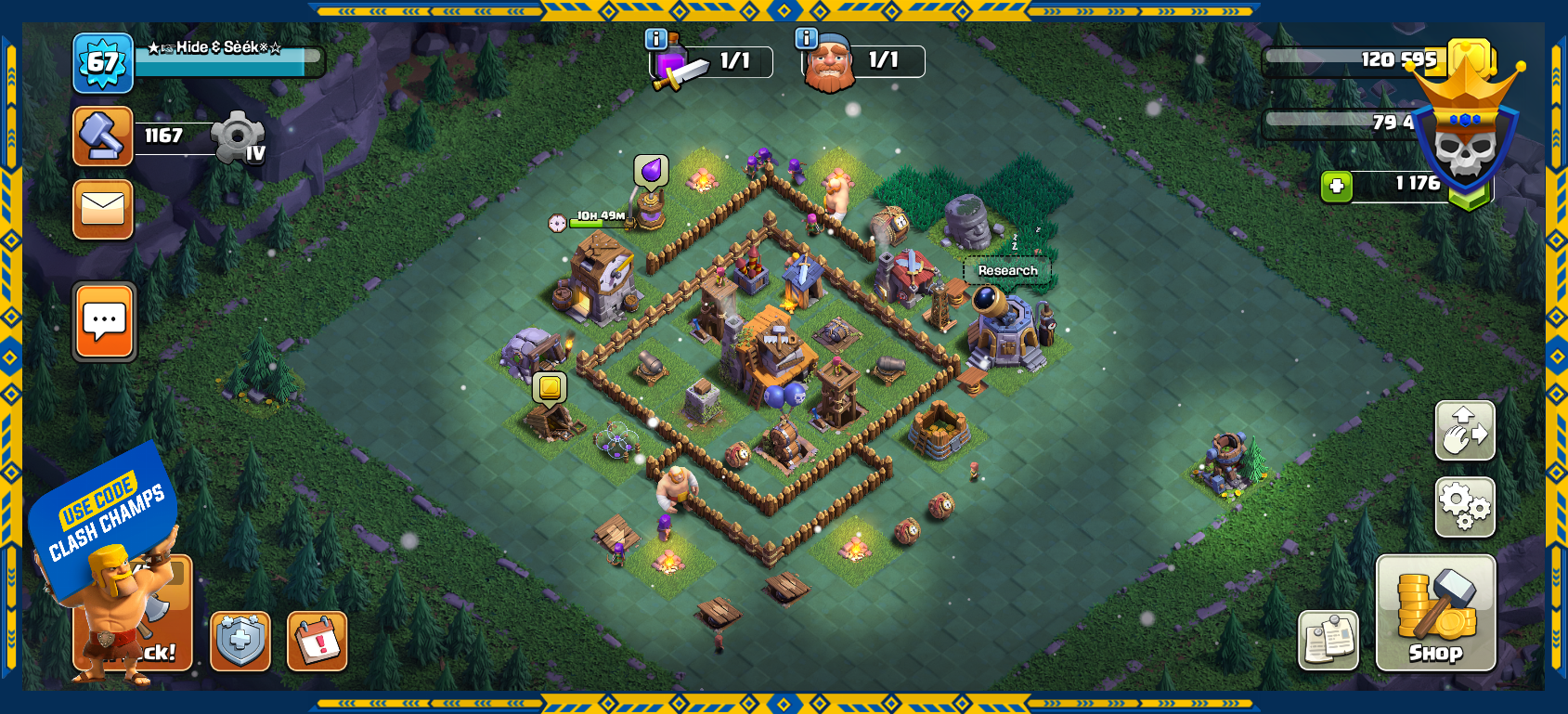Open the clipboard notes button
This screenshot has height=714, width=1568.
tap(1328, 641)
